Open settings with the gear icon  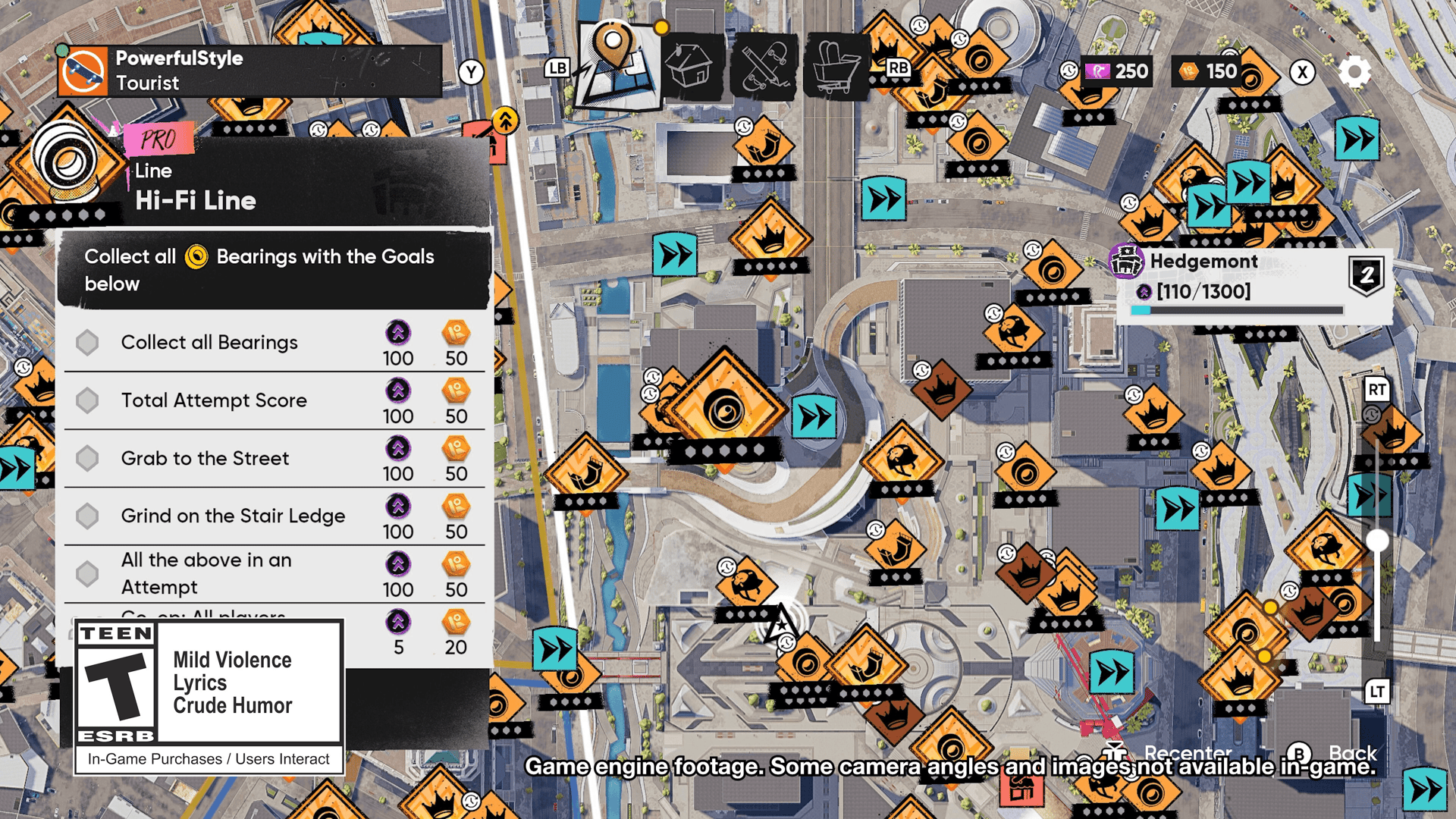click(x=1354, y=72)
